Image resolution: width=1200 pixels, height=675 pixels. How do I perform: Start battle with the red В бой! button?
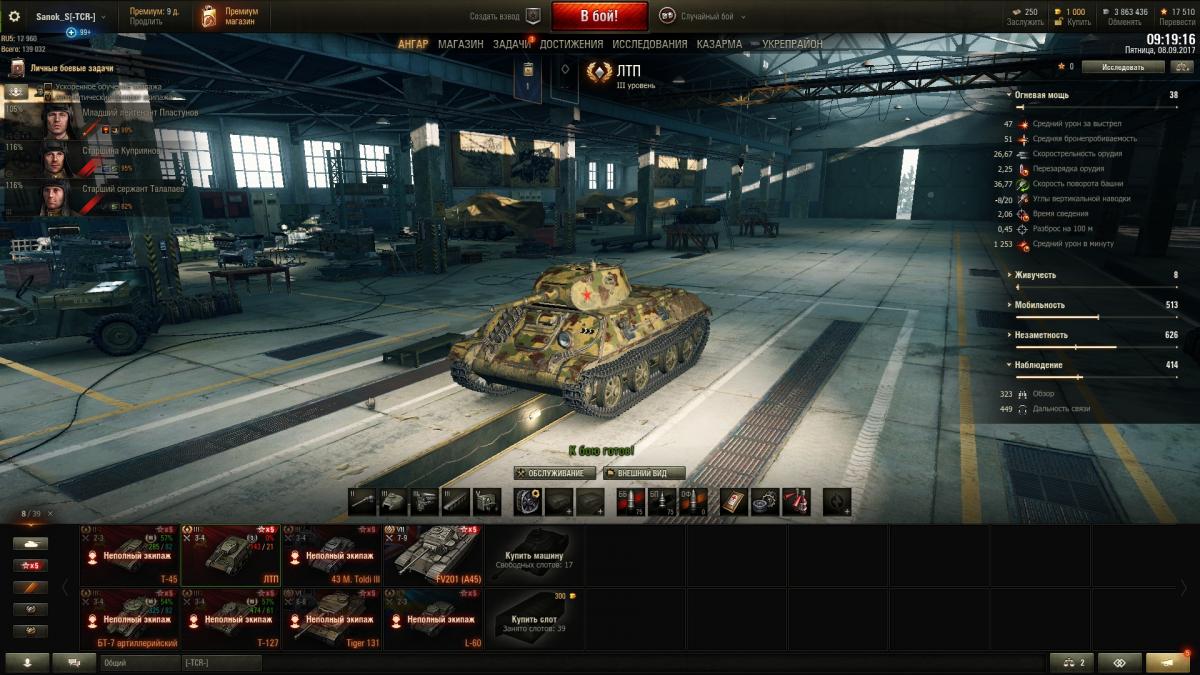[x=599, y=16]
